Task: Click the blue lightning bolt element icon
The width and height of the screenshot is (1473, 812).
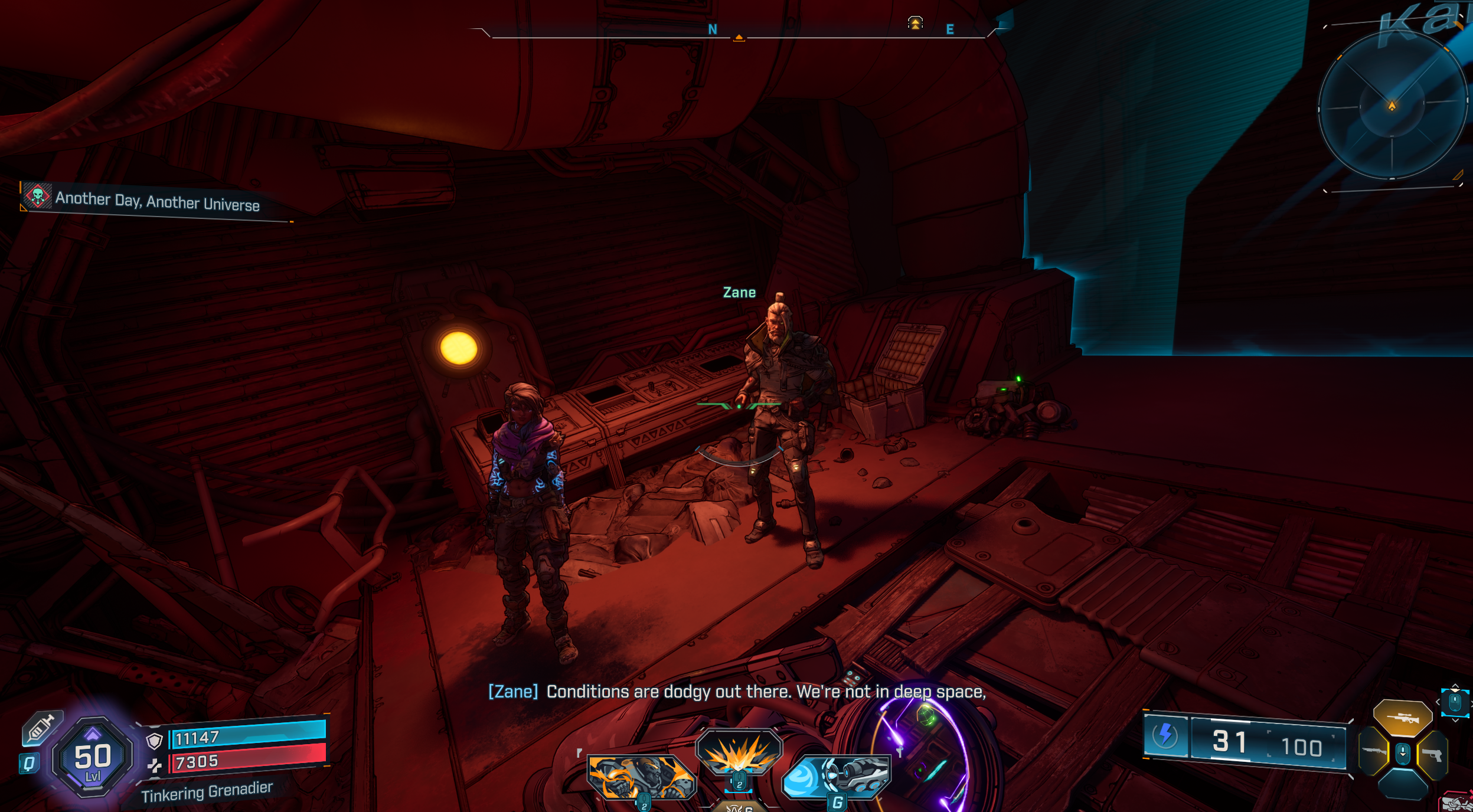Action: 1165,735
